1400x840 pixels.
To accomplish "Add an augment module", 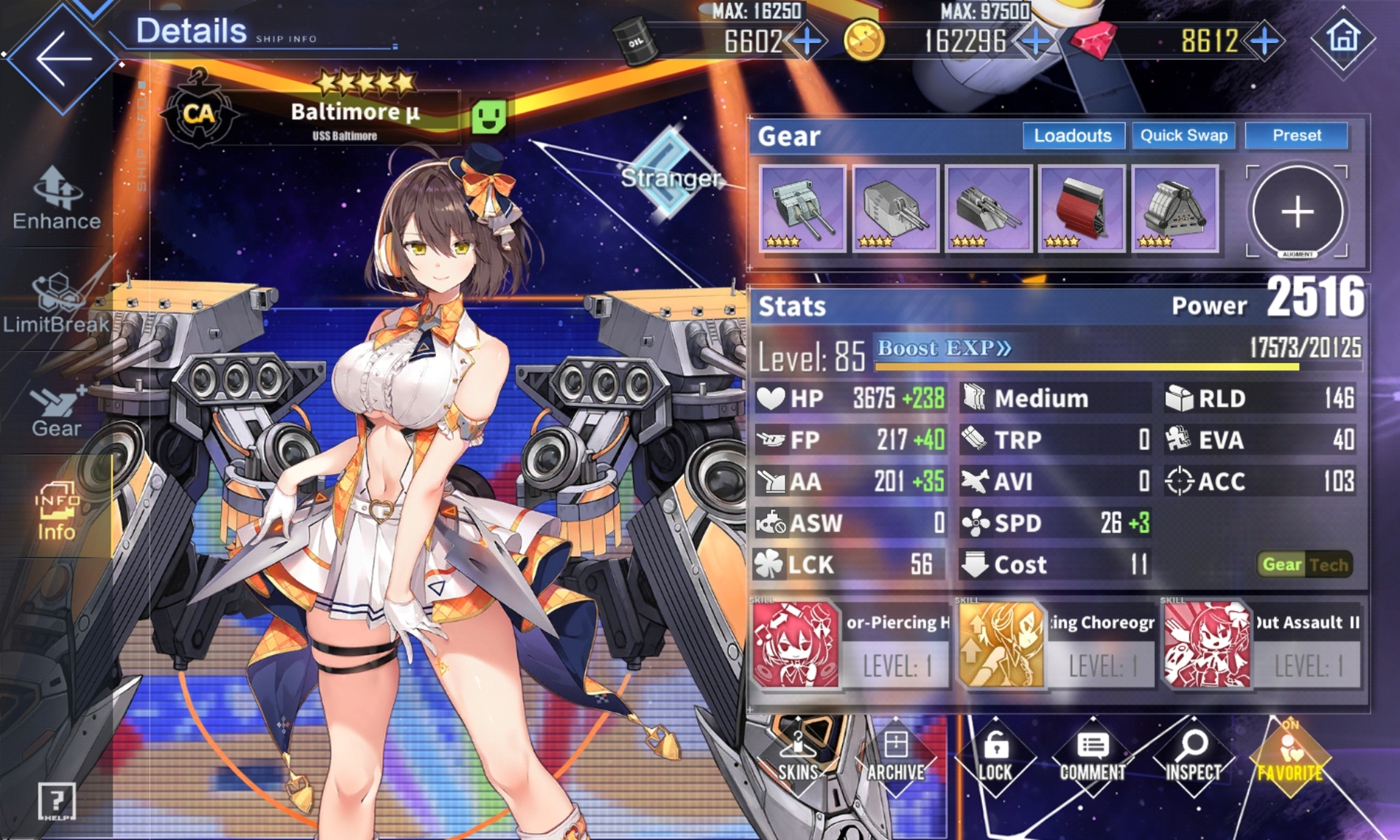I will 1297,211.
